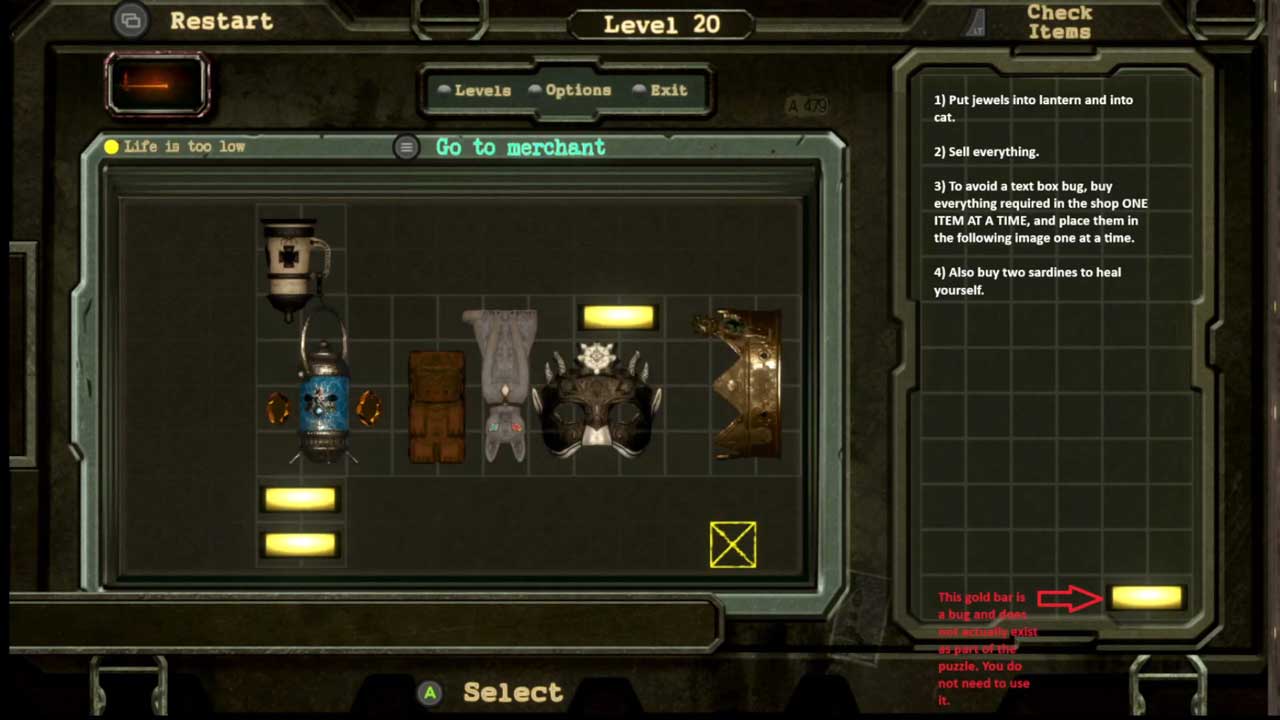Pick the golden crown item
The width and height of the screenshot is (1280, 720).
(x=742, y=385)
